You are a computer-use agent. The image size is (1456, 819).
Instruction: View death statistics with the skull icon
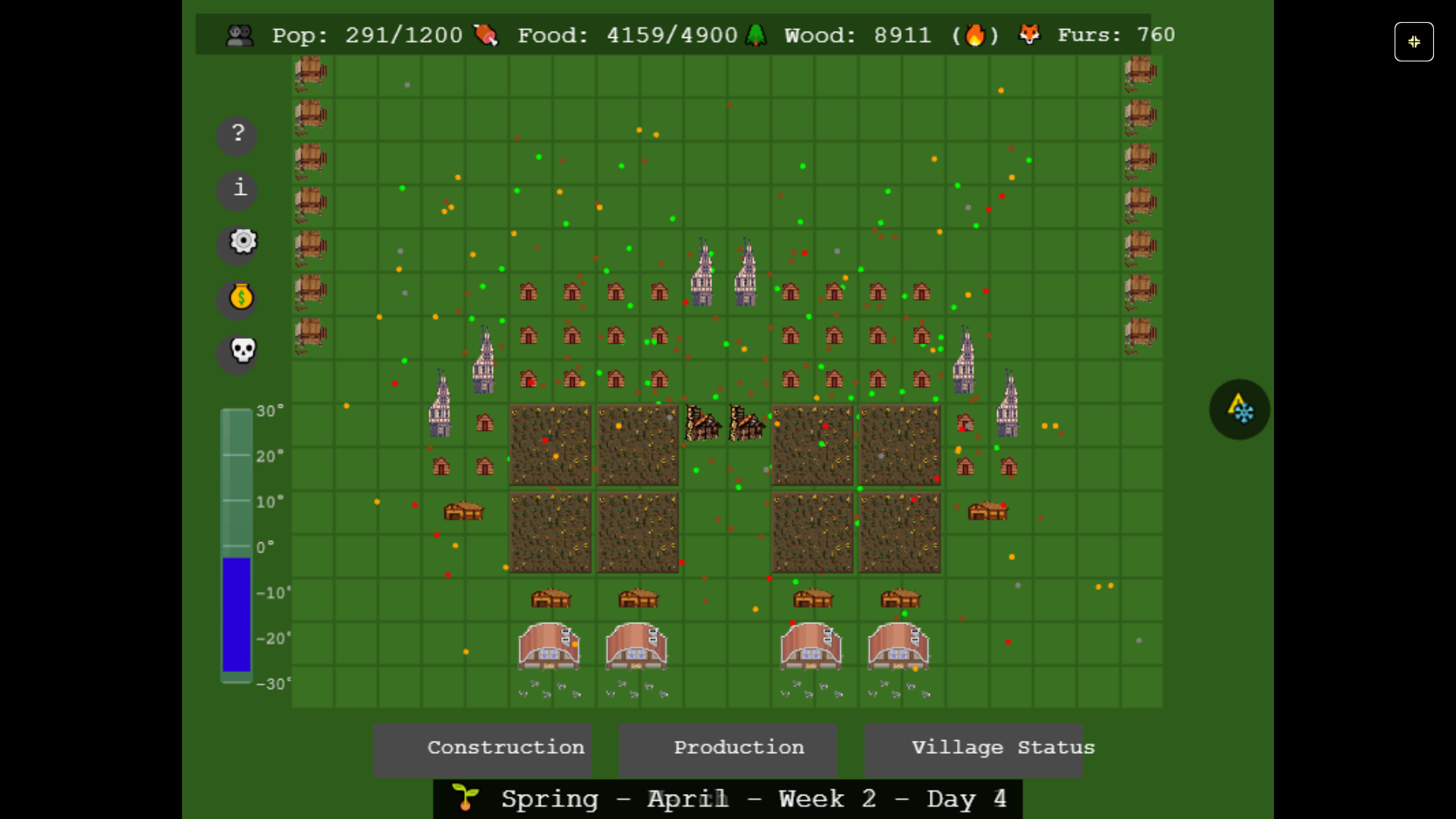[239, 353]
